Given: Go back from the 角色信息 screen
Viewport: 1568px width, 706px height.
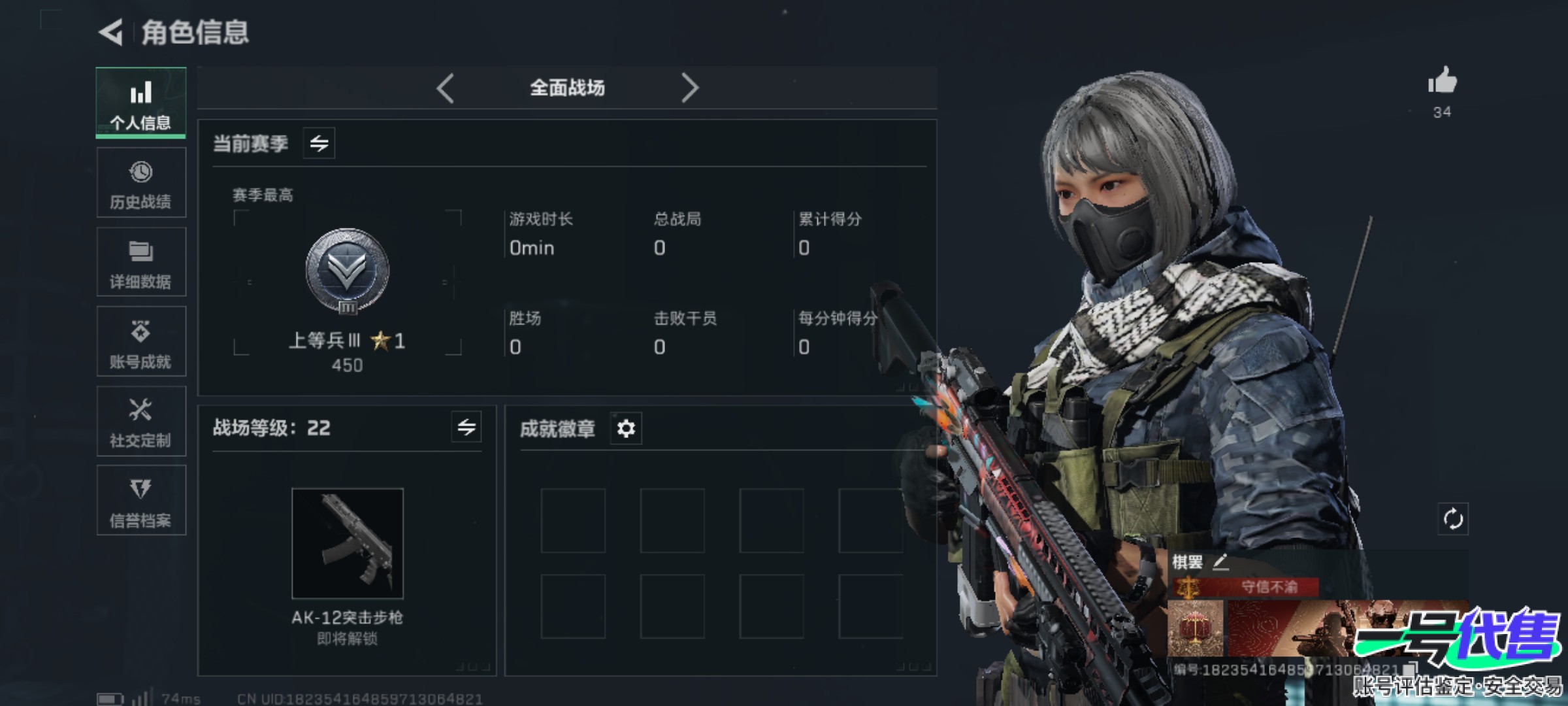Looking at the screenshot, I should [x=111, y=32].
